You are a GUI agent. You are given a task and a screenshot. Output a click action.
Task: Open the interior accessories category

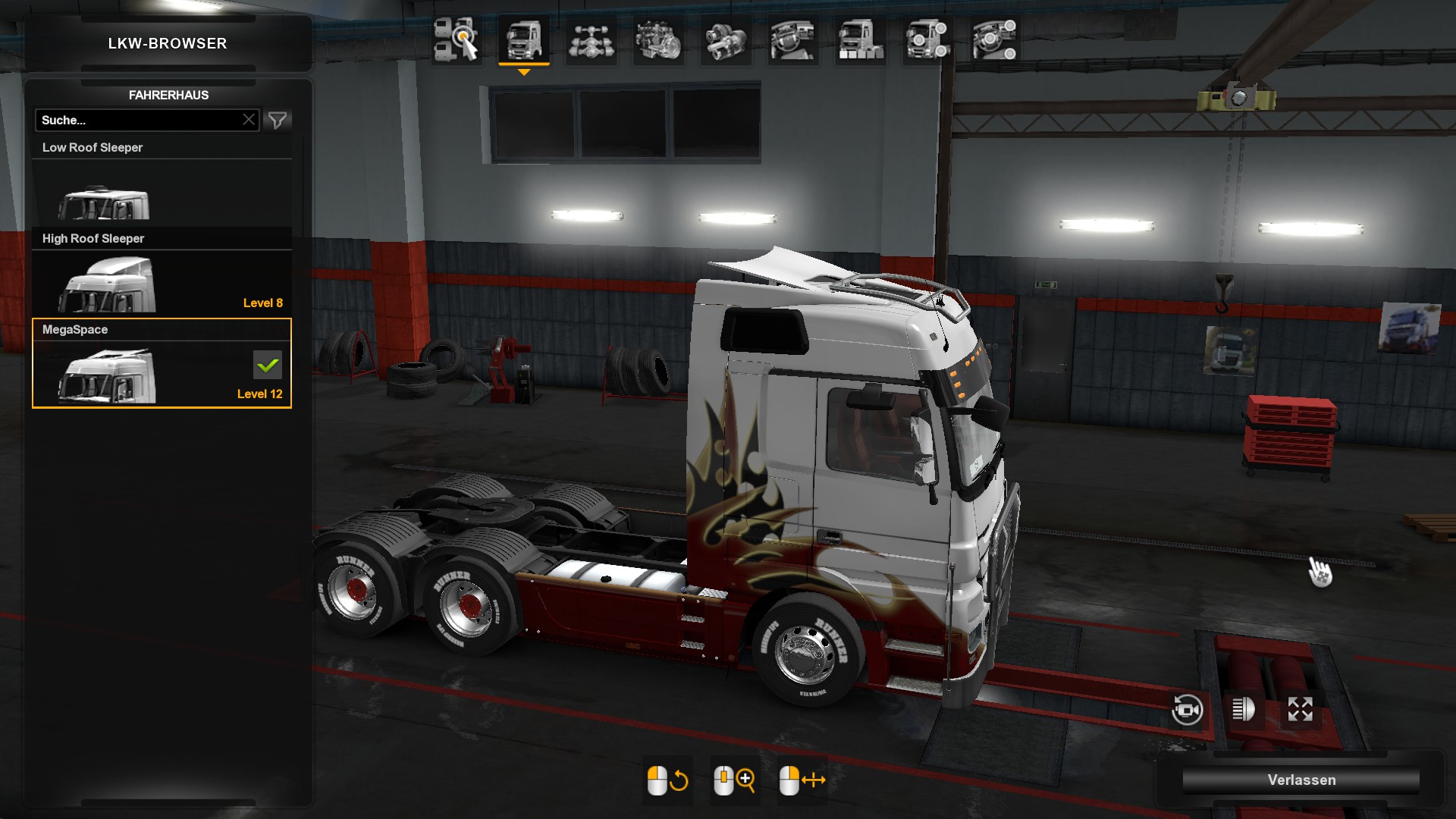(995, 40)
